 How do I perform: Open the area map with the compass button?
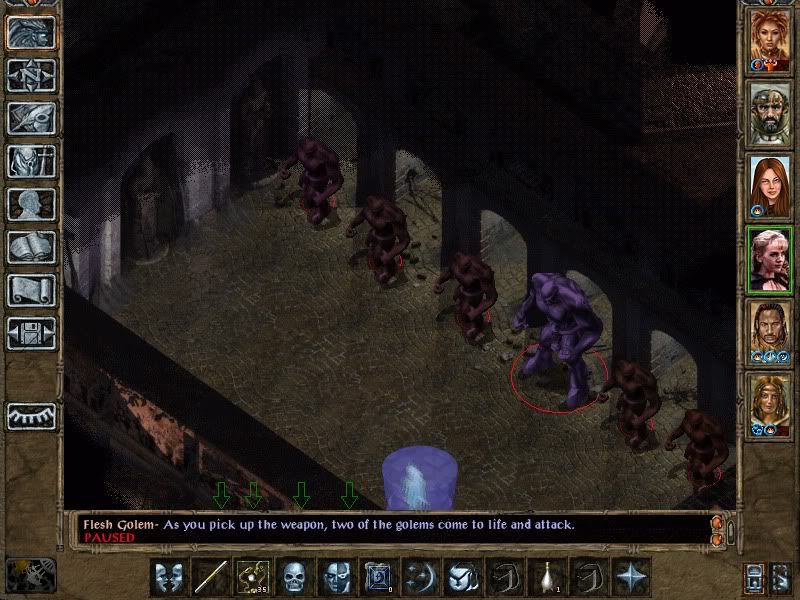click(31, 75)
